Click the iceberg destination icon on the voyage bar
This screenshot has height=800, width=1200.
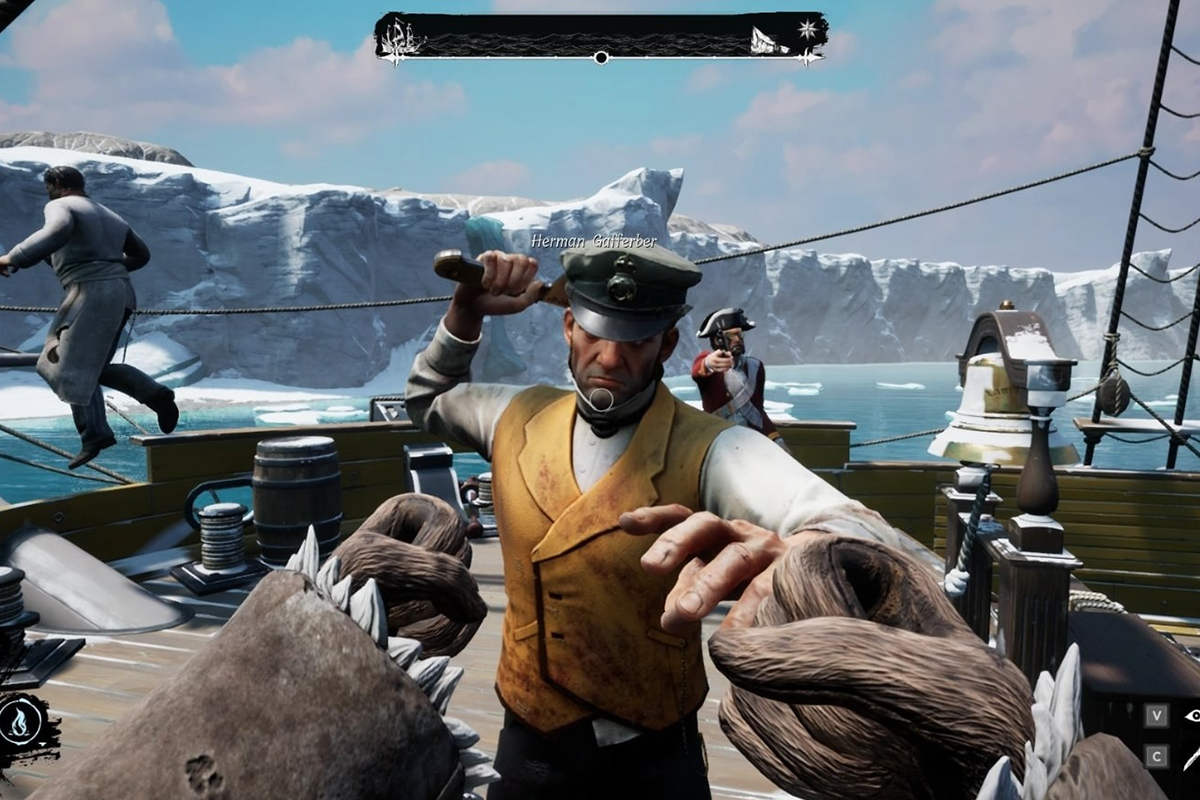tap(768, 41)
